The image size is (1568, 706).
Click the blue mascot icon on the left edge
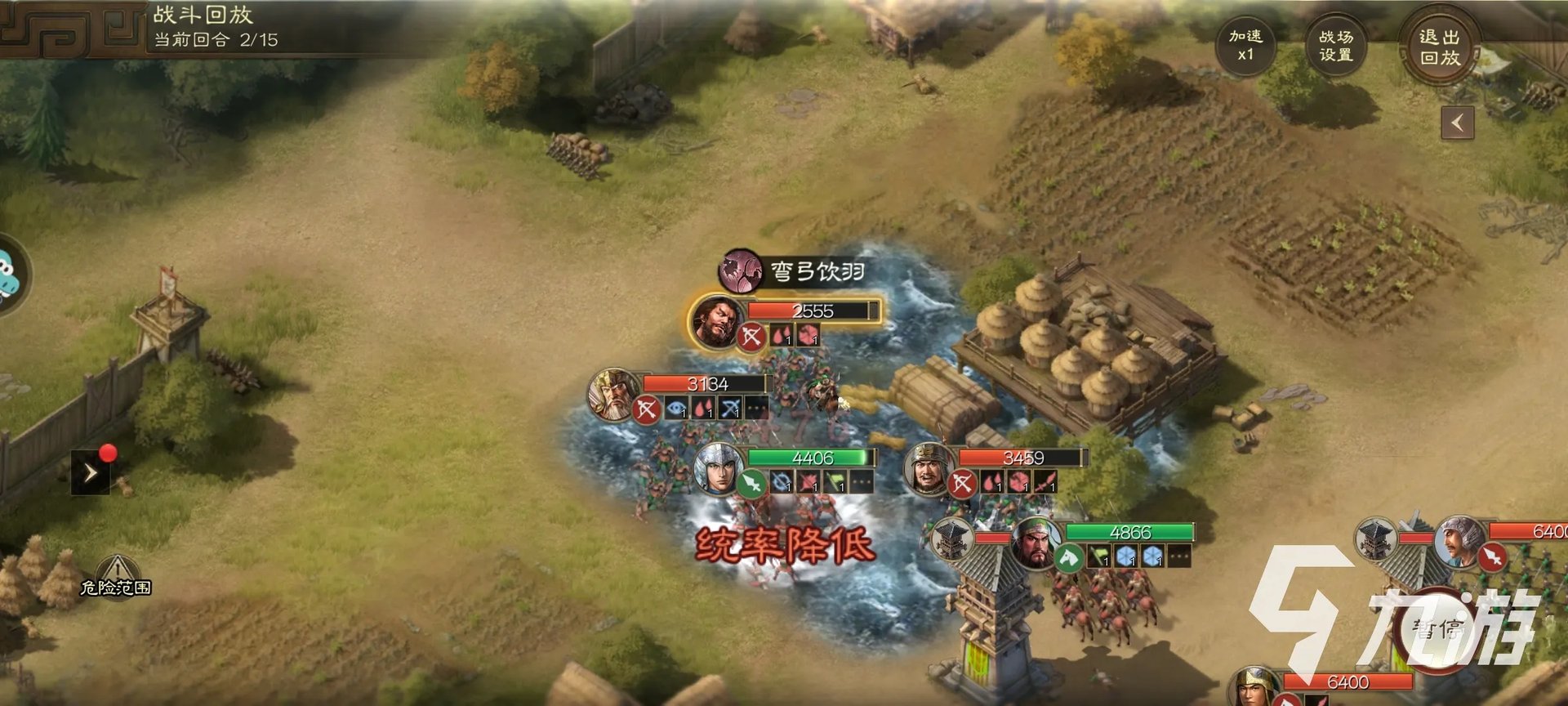[7, 275]
